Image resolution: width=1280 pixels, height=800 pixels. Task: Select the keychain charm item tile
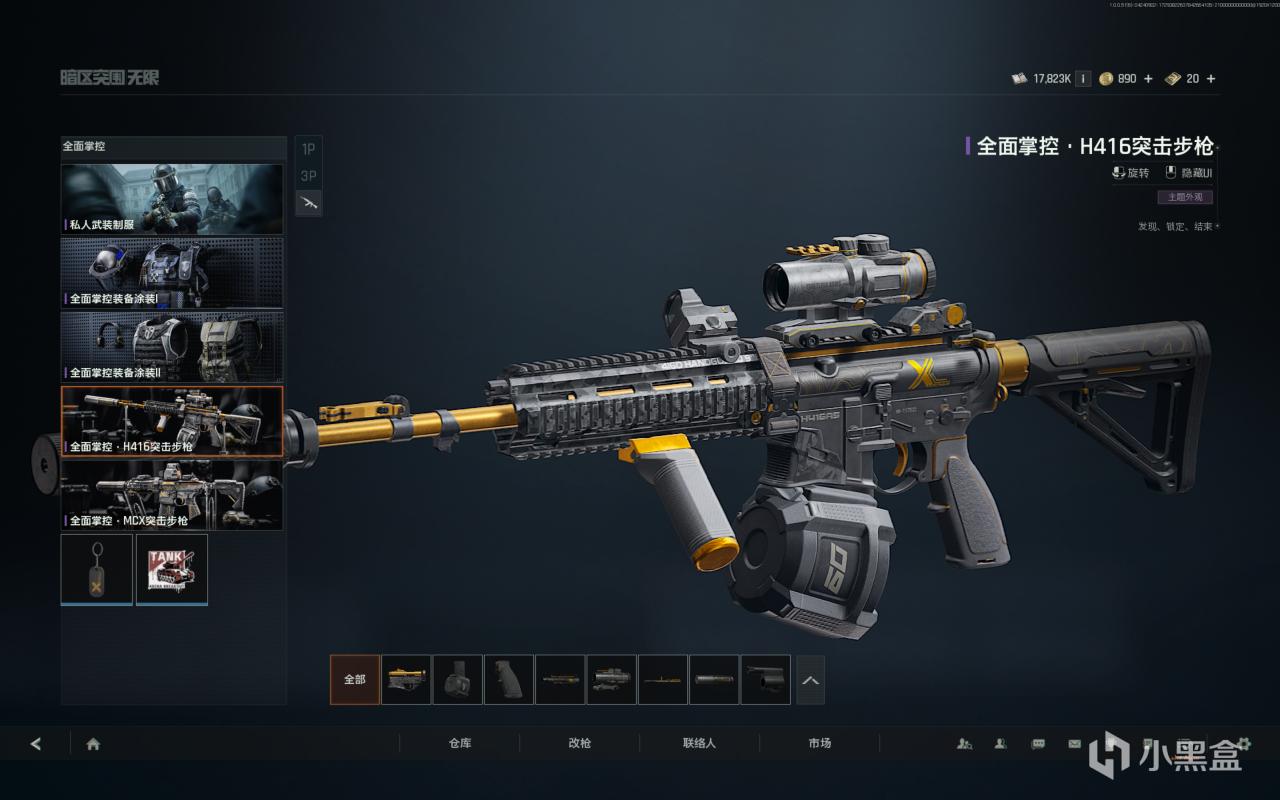point(97,569)
